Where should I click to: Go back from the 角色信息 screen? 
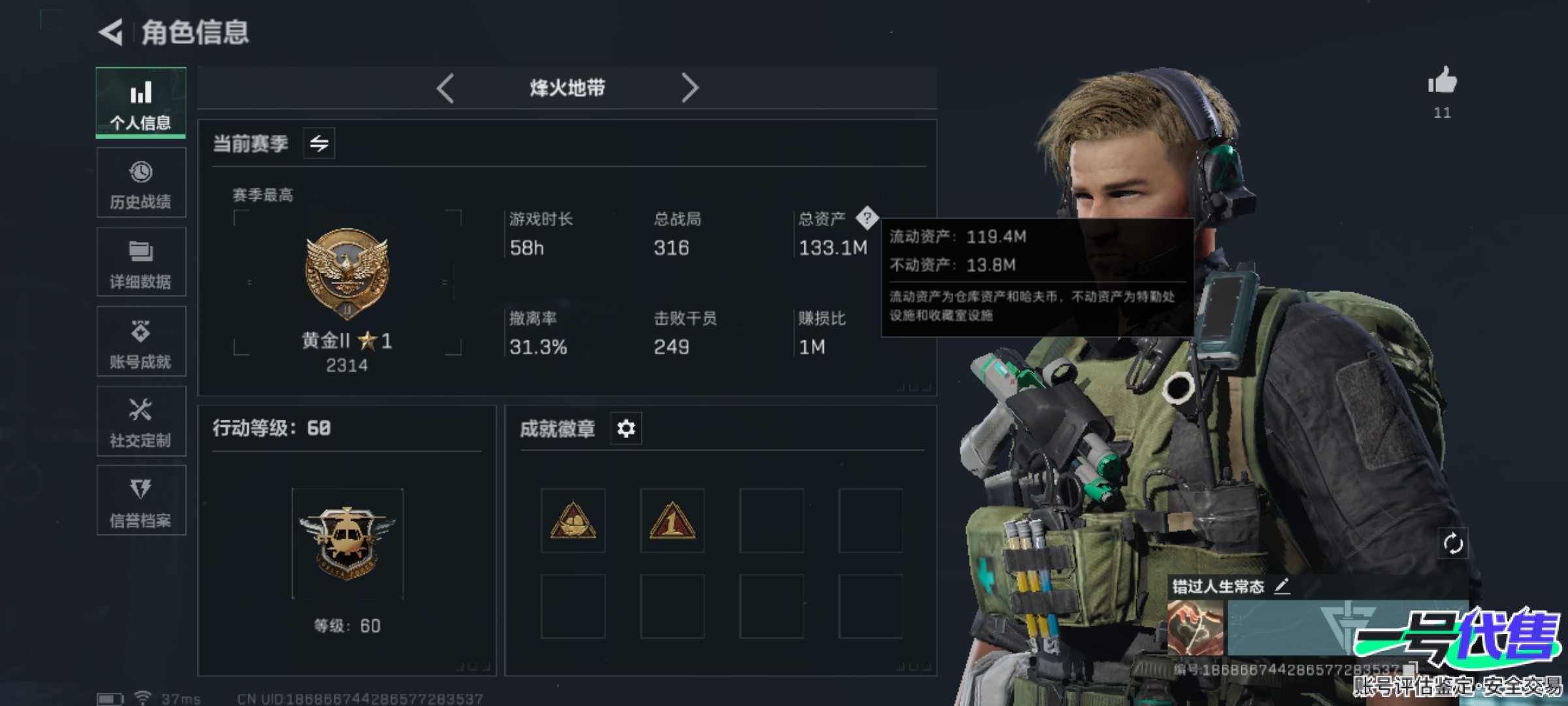111,32
